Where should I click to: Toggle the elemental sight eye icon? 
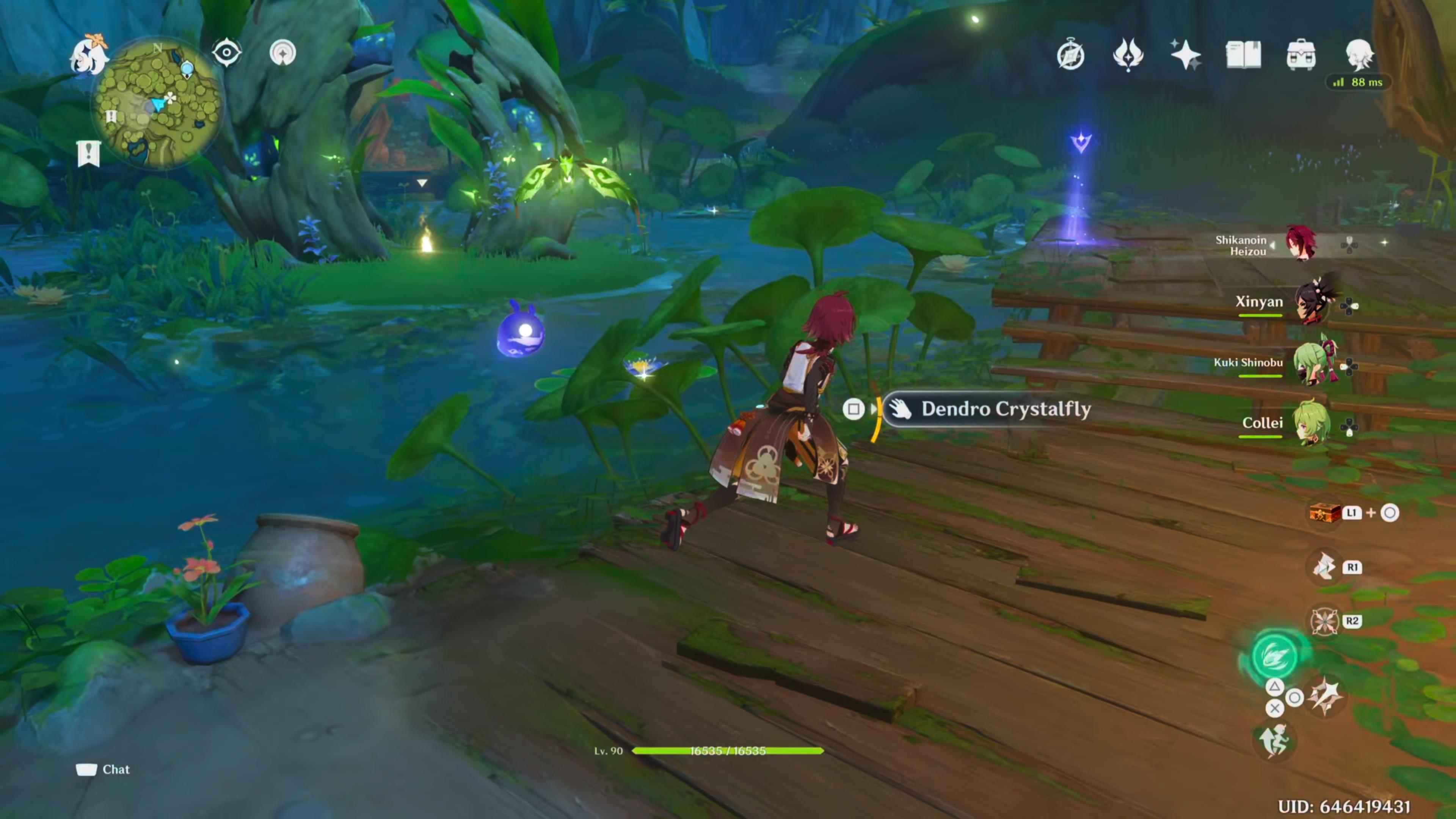point(227,52)
